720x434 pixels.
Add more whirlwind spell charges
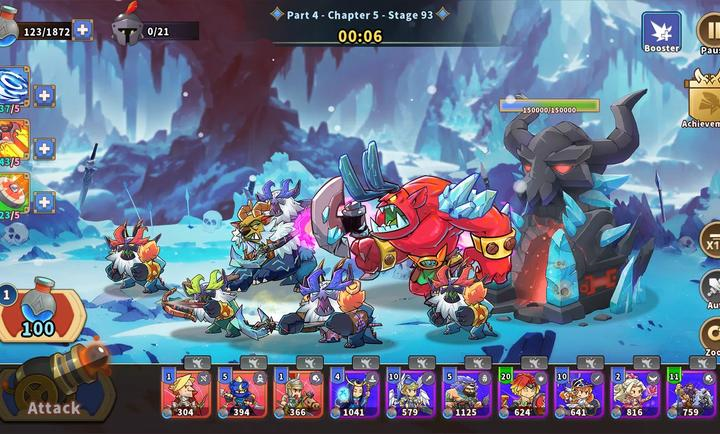(45, 96)
